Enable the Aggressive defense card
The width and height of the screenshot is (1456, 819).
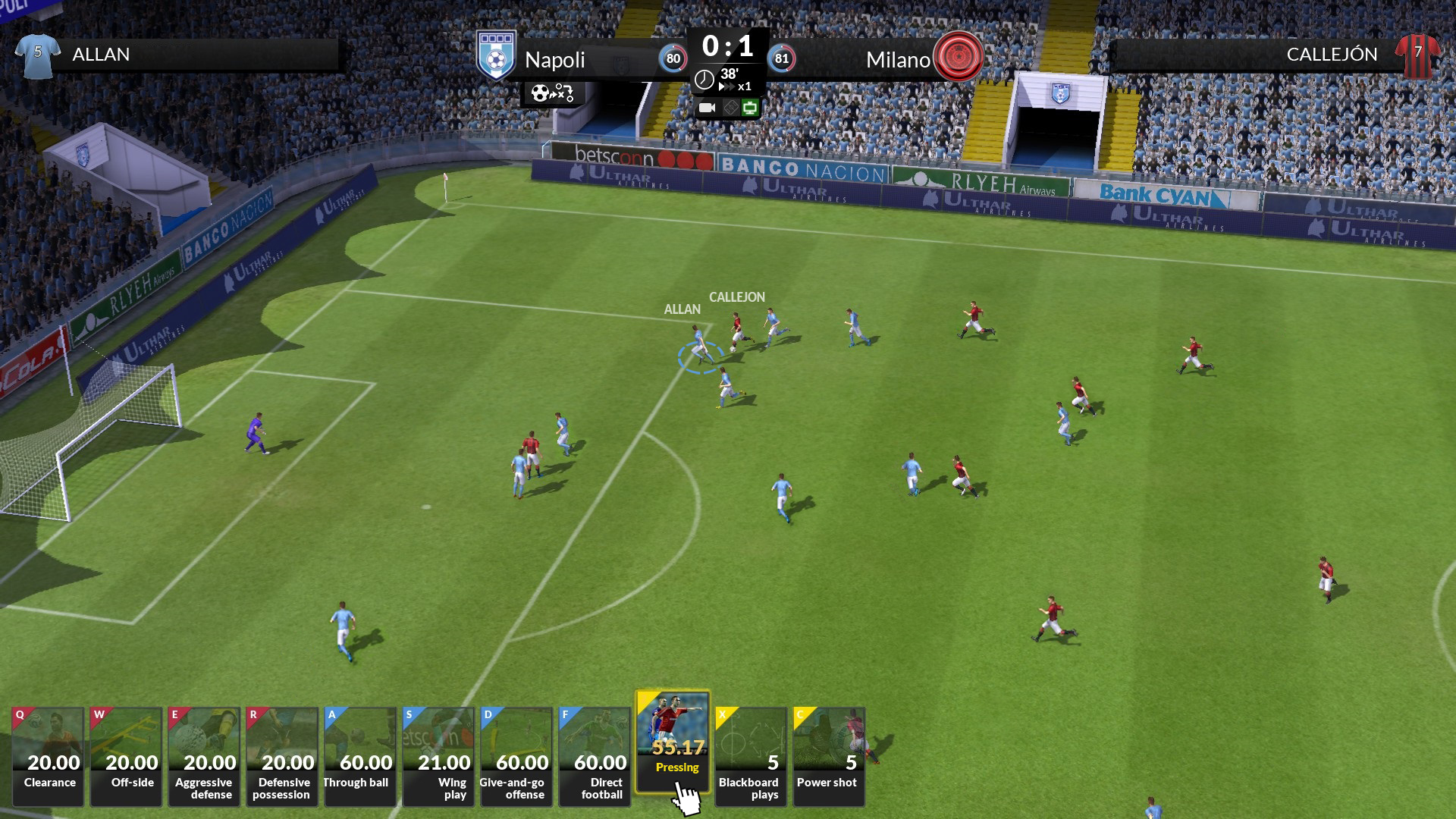point(204,755)
